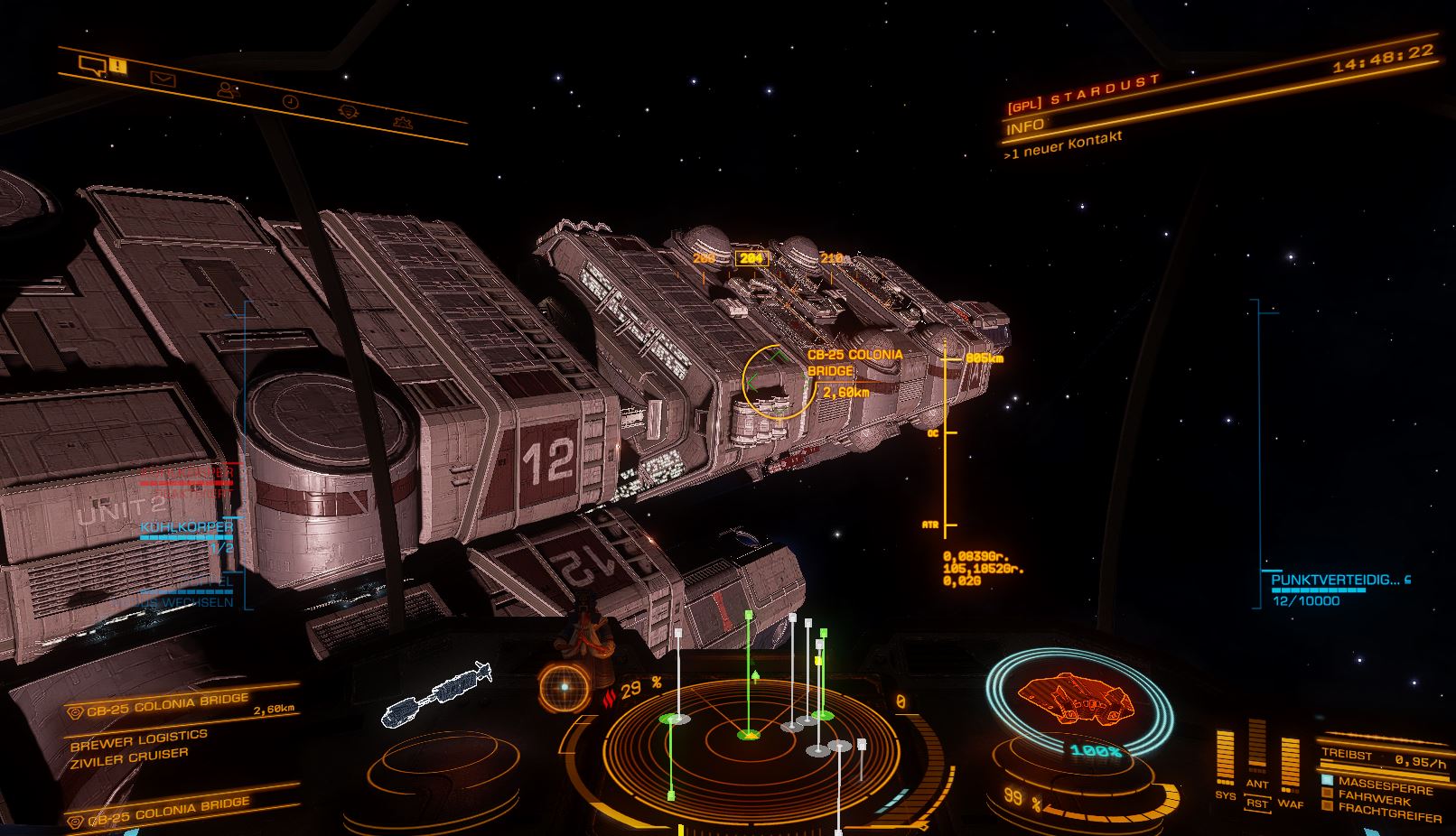This screenshot has width=1456, height=836.
Task: Show the clock history tab
Action: (x=291, y=102)
